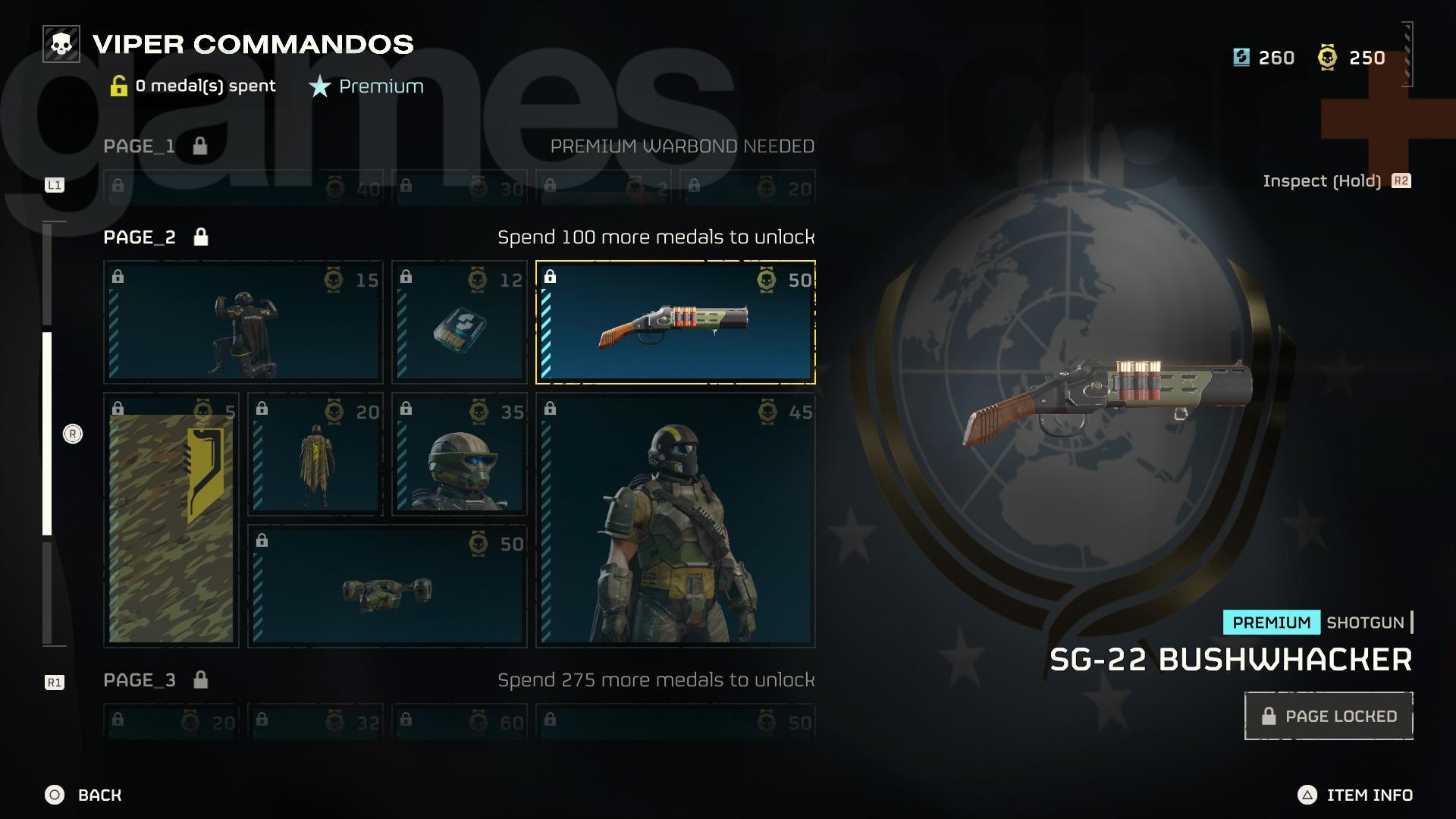Click the skull medal icon on the SG-22 tile
Image resolution: width=1456 pixels, height=819 pixels.
coord(766,279)
